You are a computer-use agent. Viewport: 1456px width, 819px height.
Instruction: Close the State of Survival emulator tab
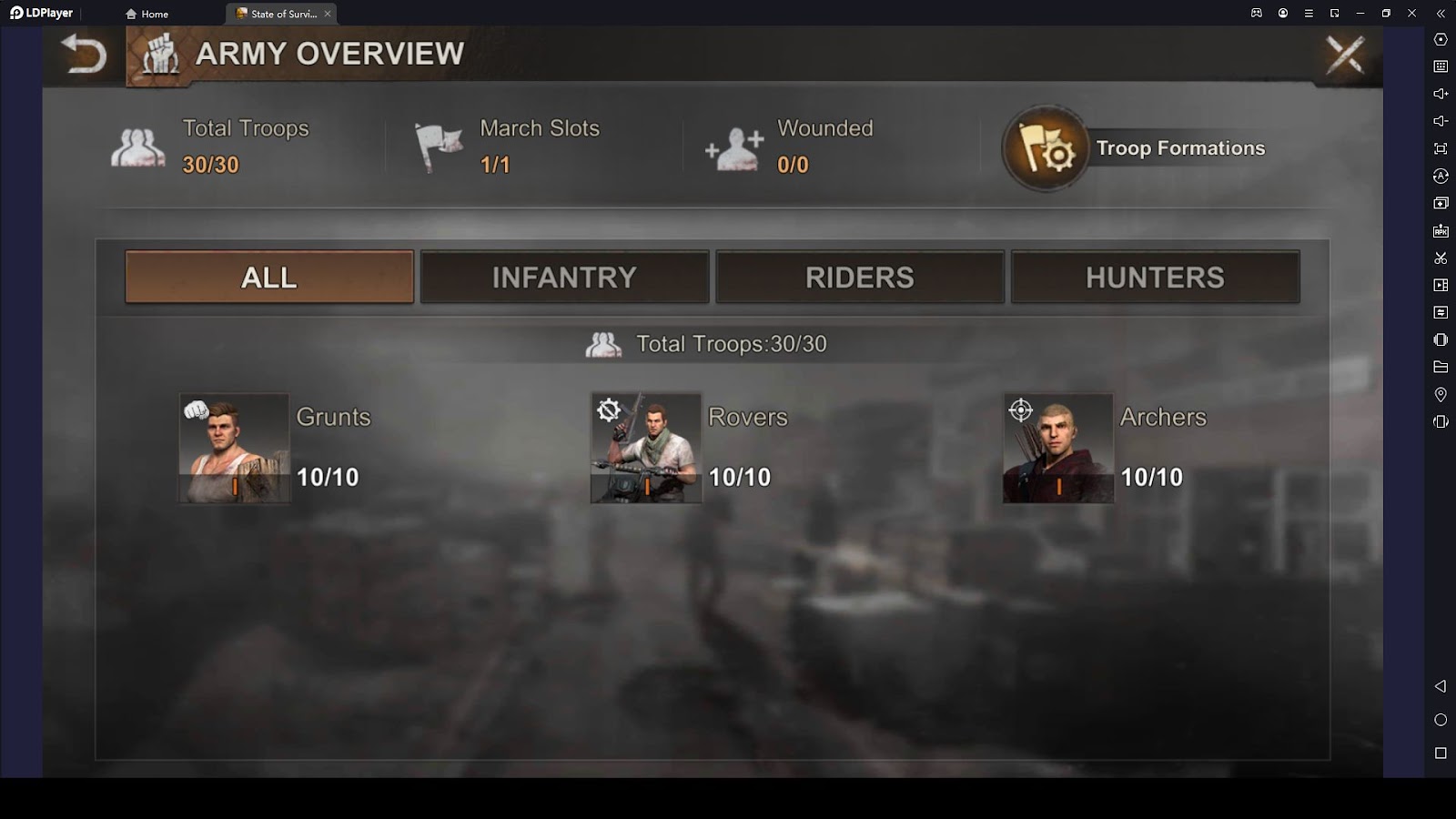(328, 14)
